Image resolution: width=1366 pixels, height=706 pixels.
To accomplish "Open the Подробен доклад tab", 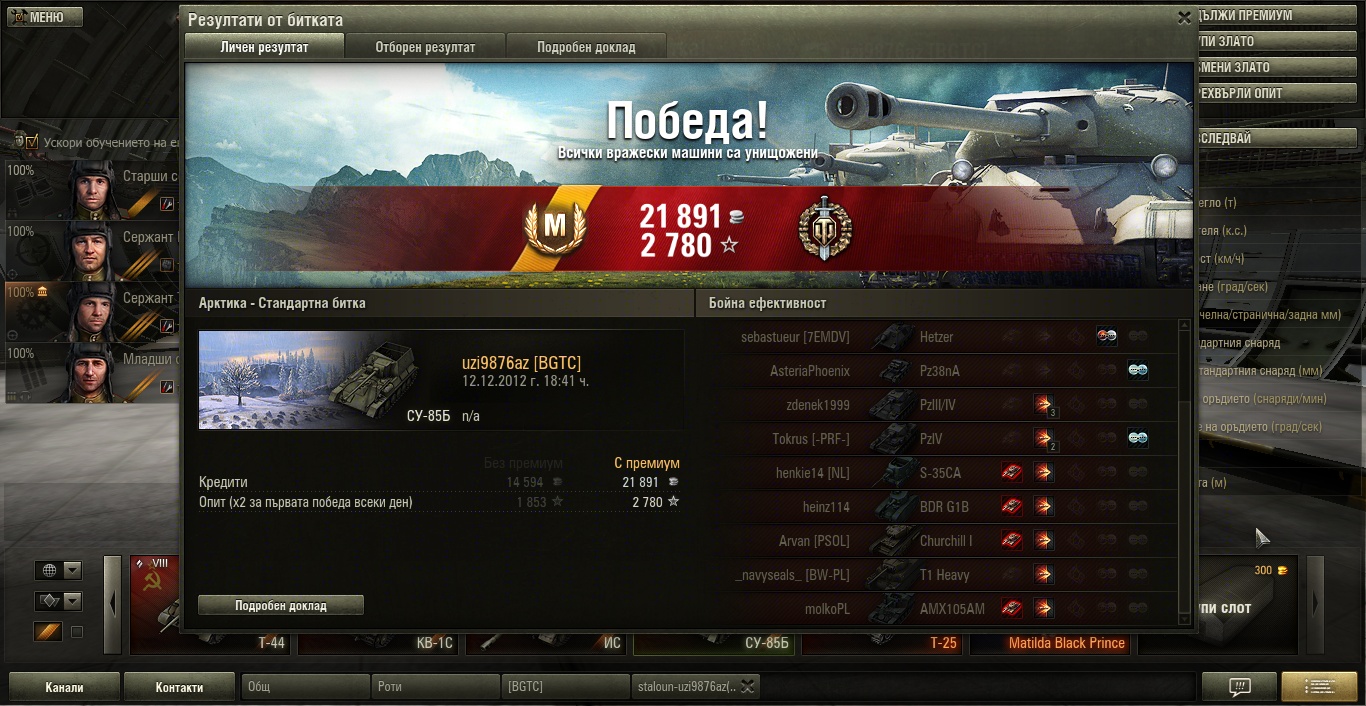I will tap(586, 47).
